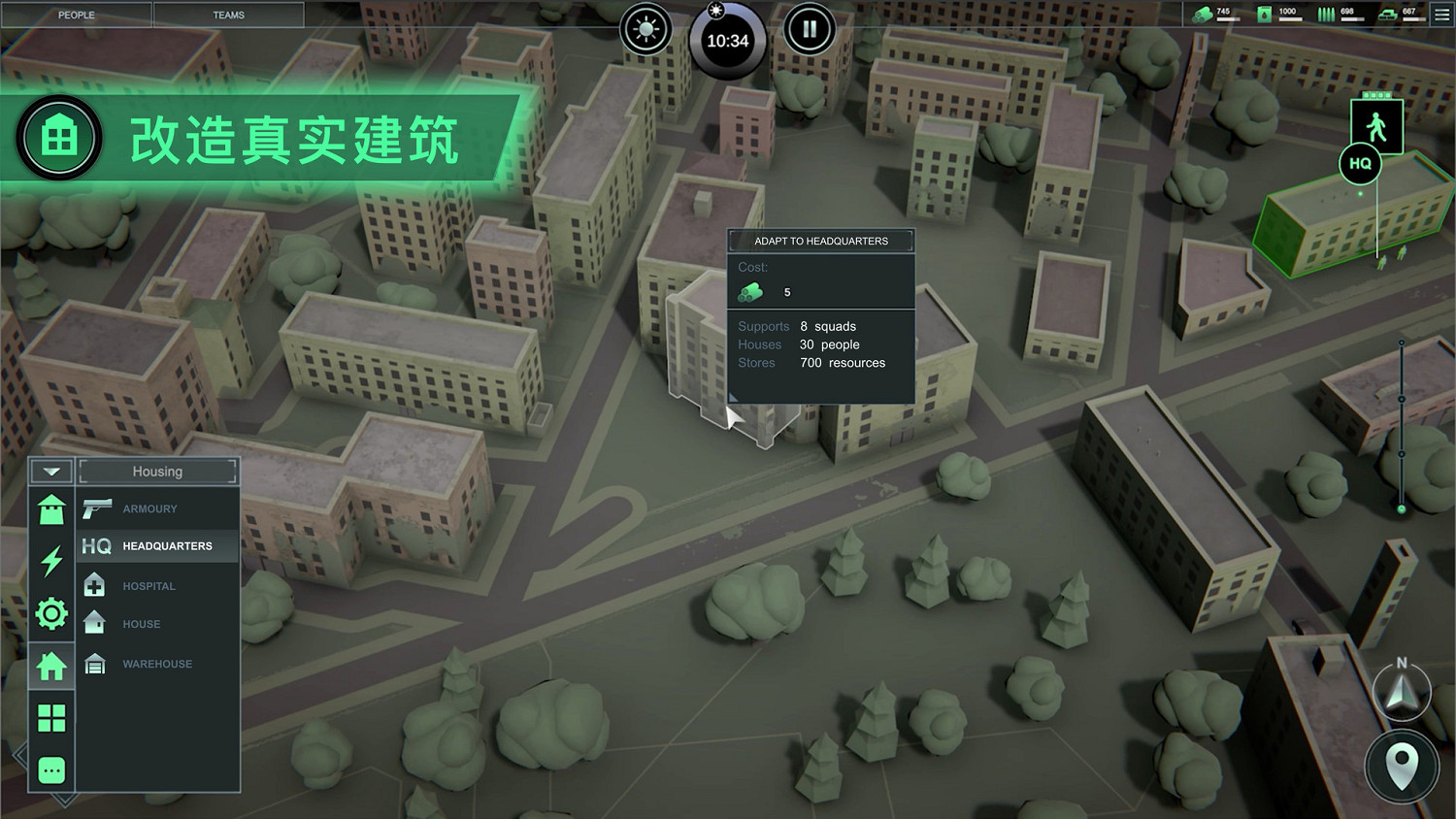
Task: Collapse the building panel with the down arrow
Action: click(x=50, y=471)
